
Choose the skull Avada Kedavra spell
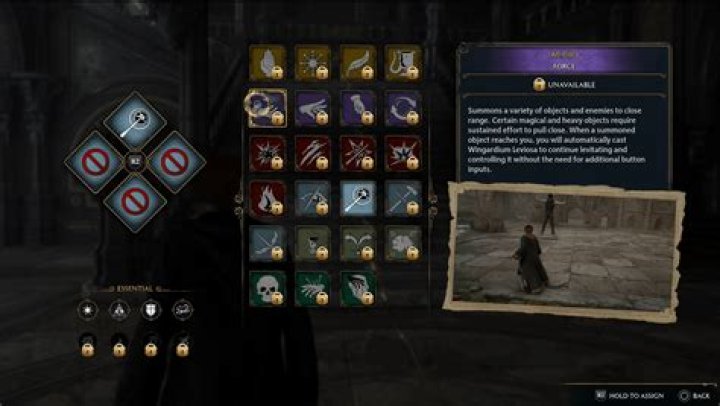click(266, 288)
